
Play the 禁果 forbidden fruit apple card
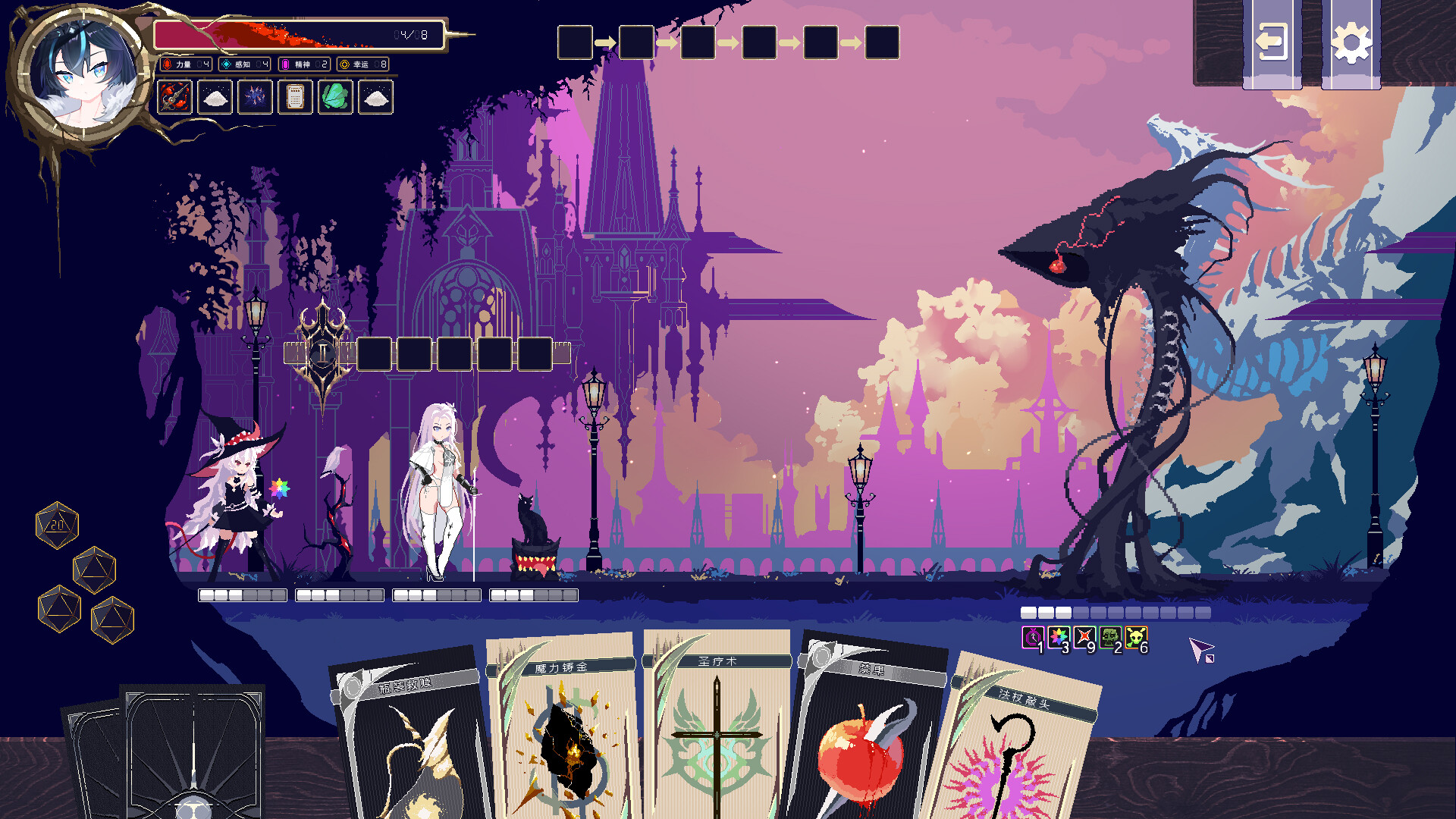(x=864, y=751)
